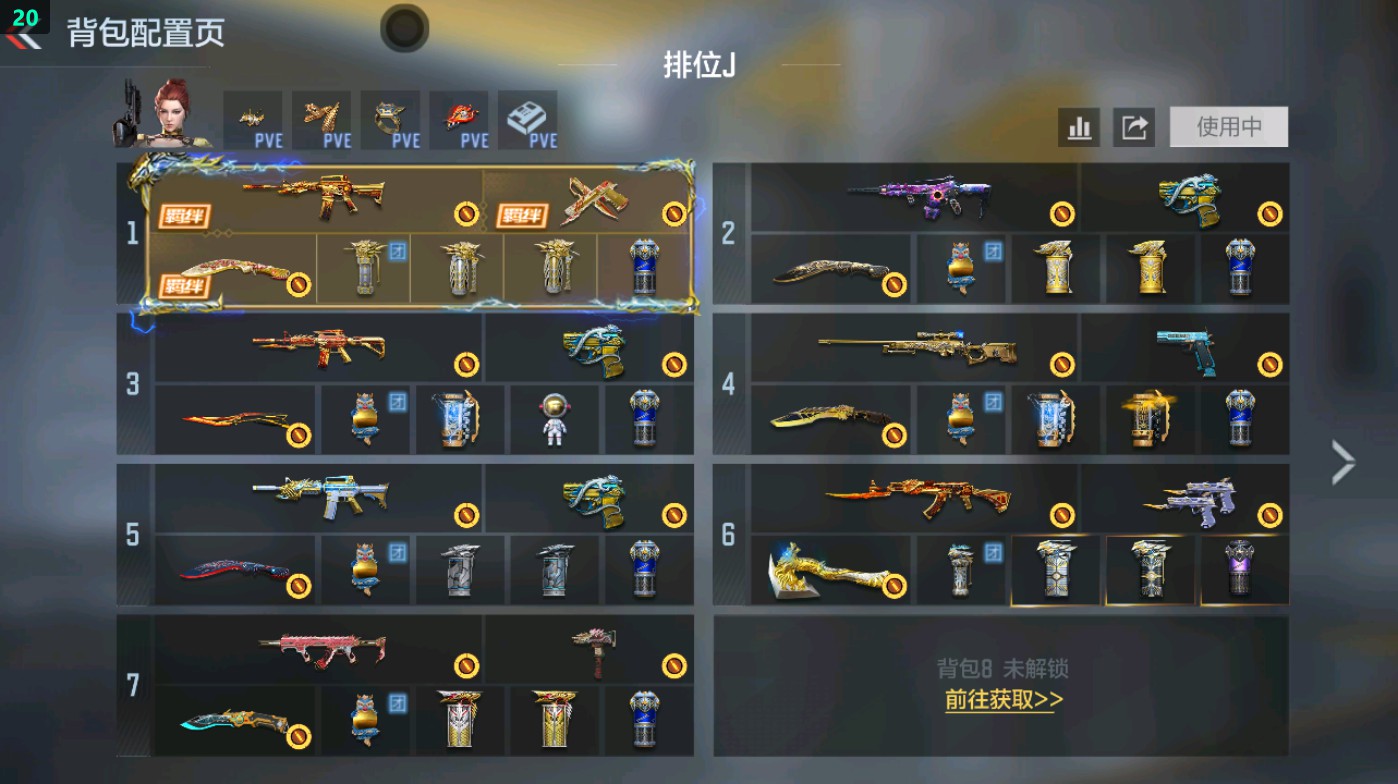Select the white bag PVE accessory slot
The width and height of the screenshot is (1398, 784).
click(529, 118)
